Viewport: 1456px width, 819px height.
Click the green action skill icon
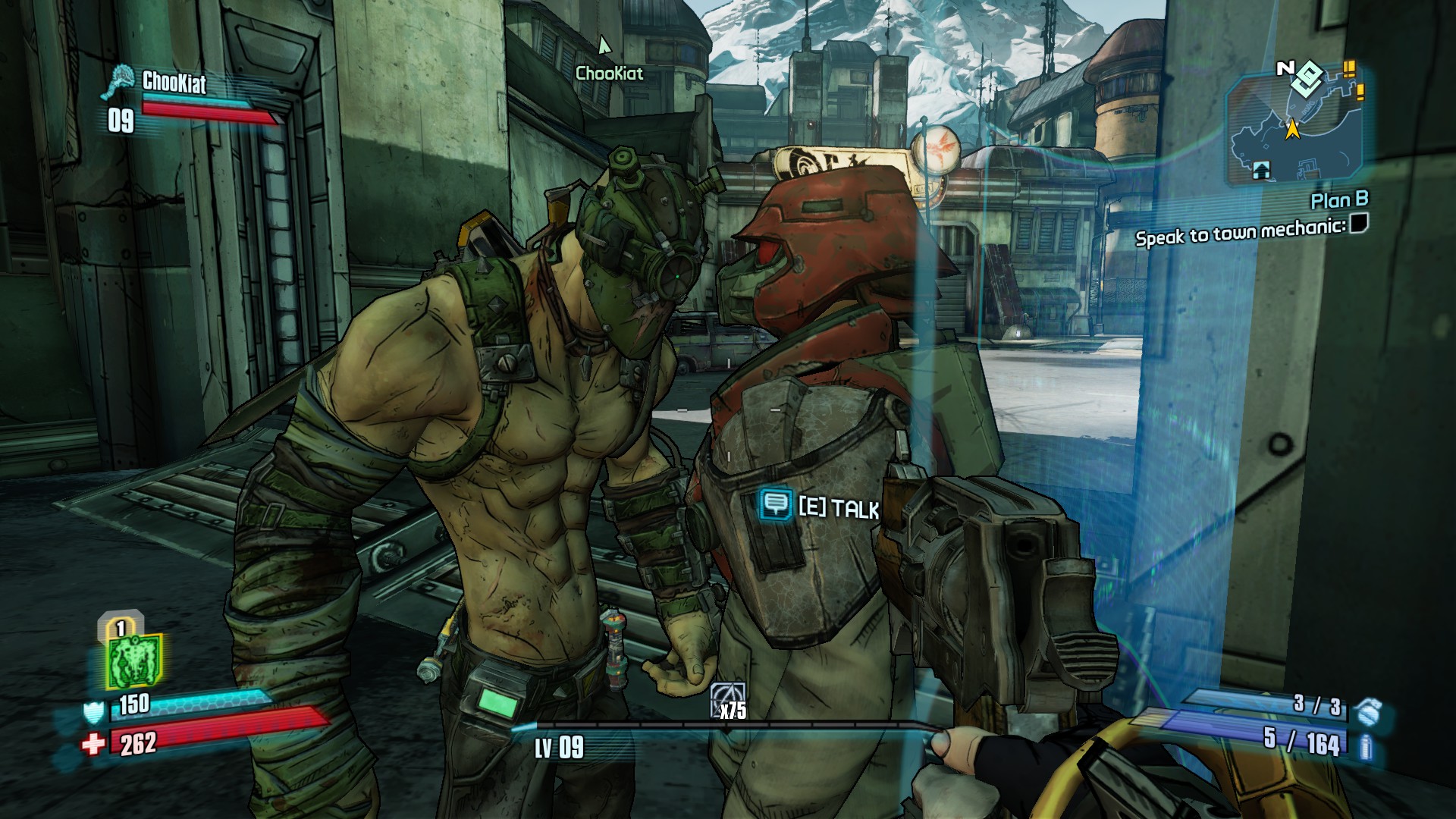[134, 661]
